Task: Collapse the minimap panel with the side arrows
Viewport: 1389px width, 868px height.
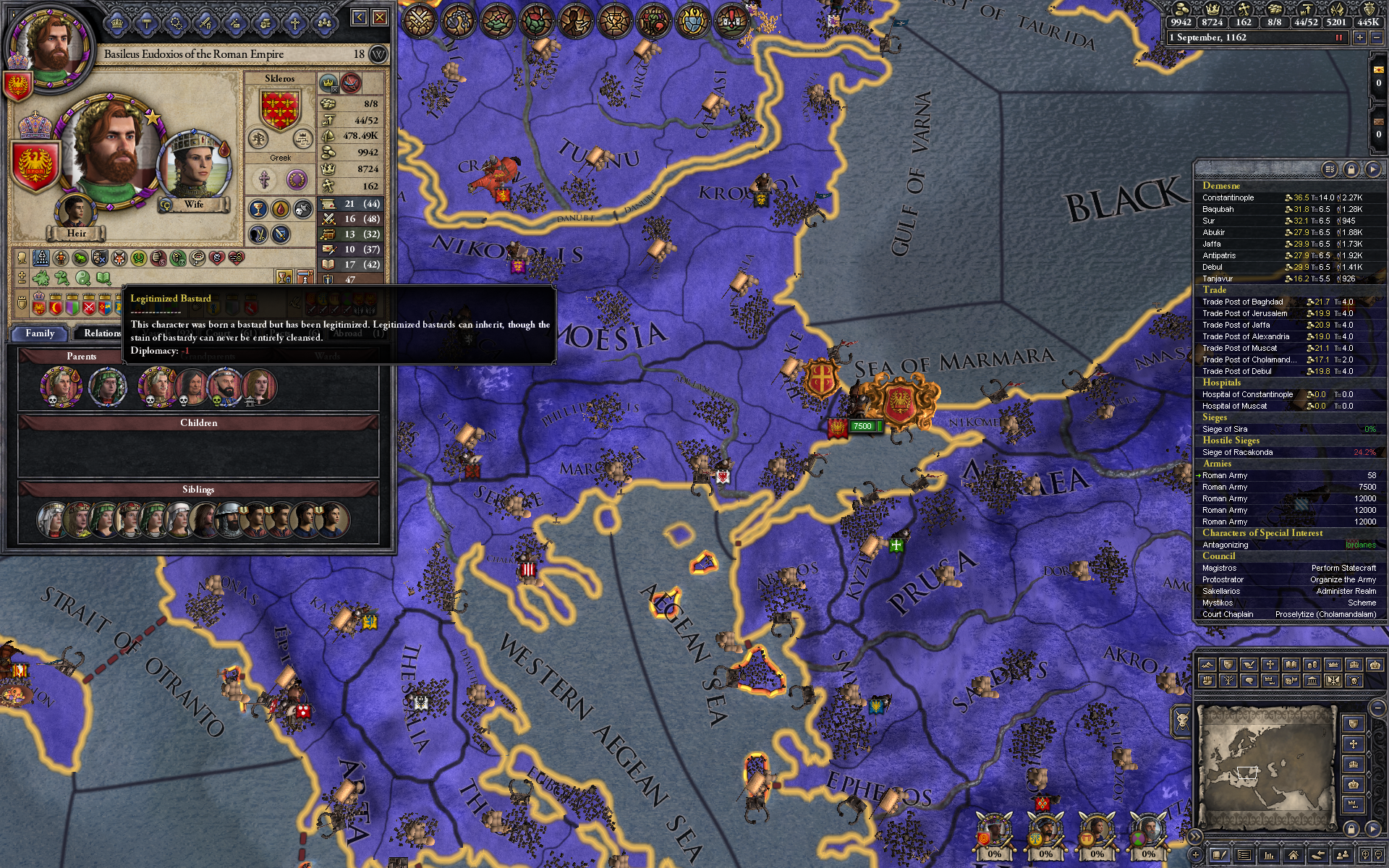Action: [x=1195, y=836]
